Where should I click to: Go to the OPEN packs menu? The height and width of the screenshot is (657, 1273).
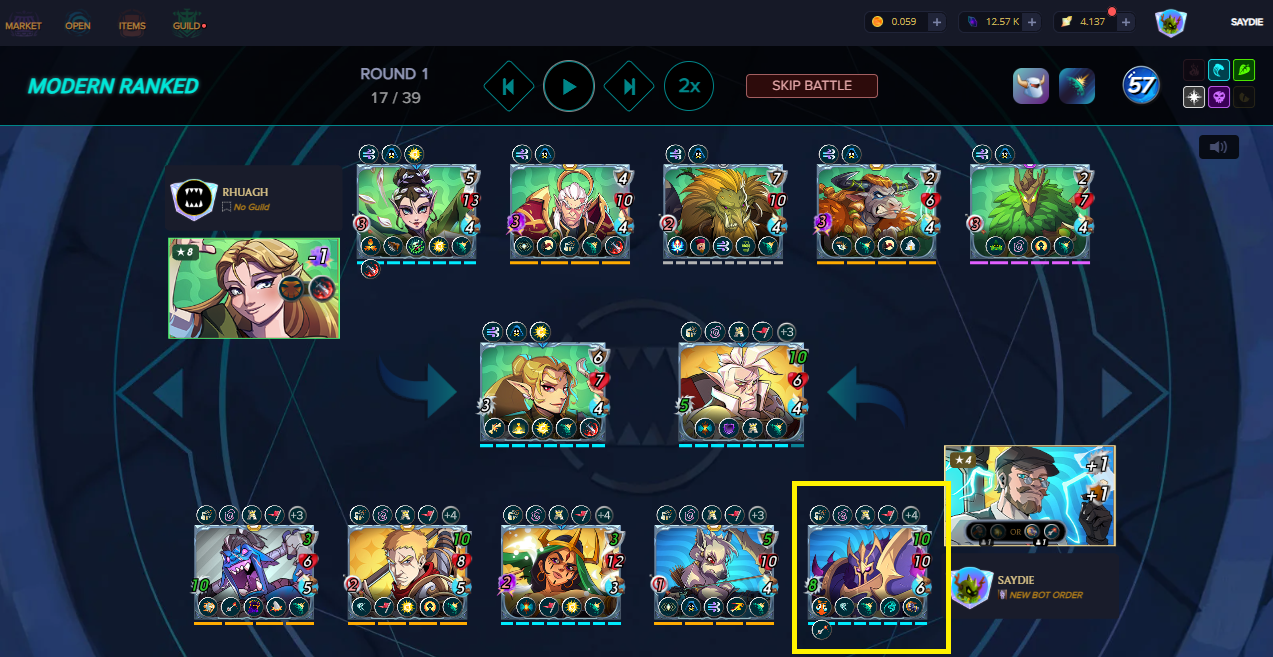(x=78, y=25)
